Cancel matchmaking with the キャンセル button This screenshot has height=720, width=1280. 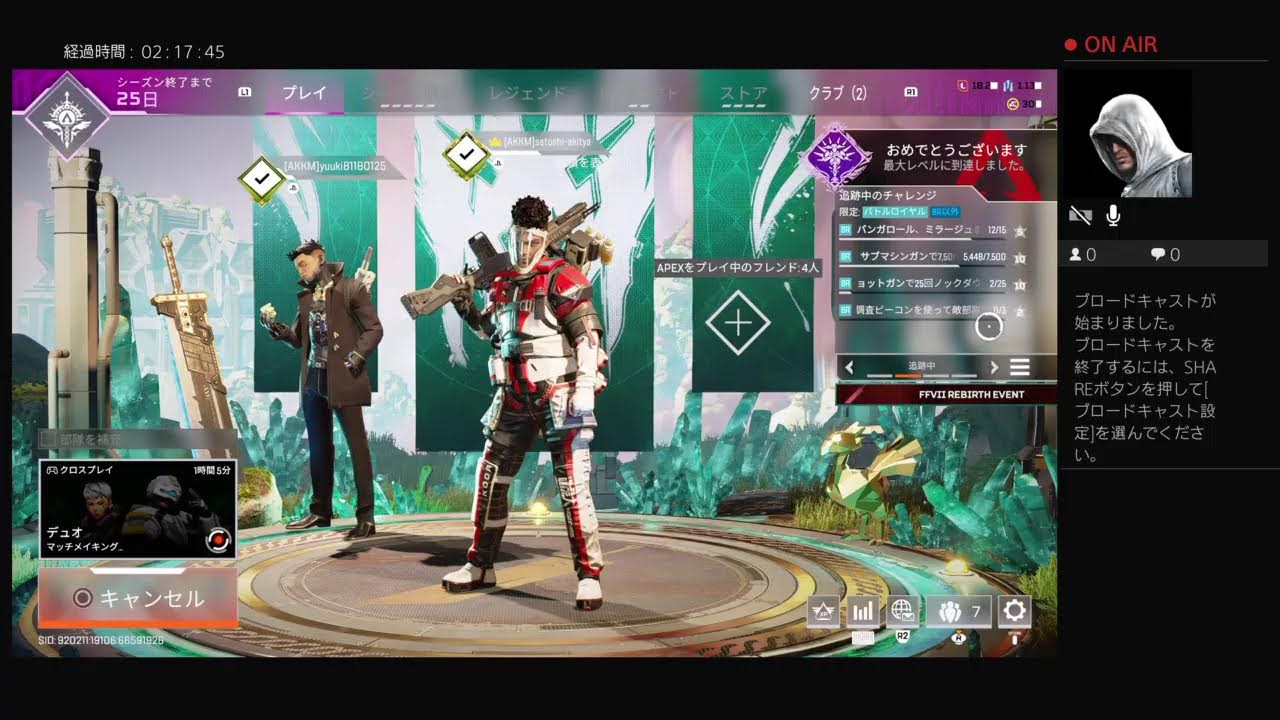(138, 598)
